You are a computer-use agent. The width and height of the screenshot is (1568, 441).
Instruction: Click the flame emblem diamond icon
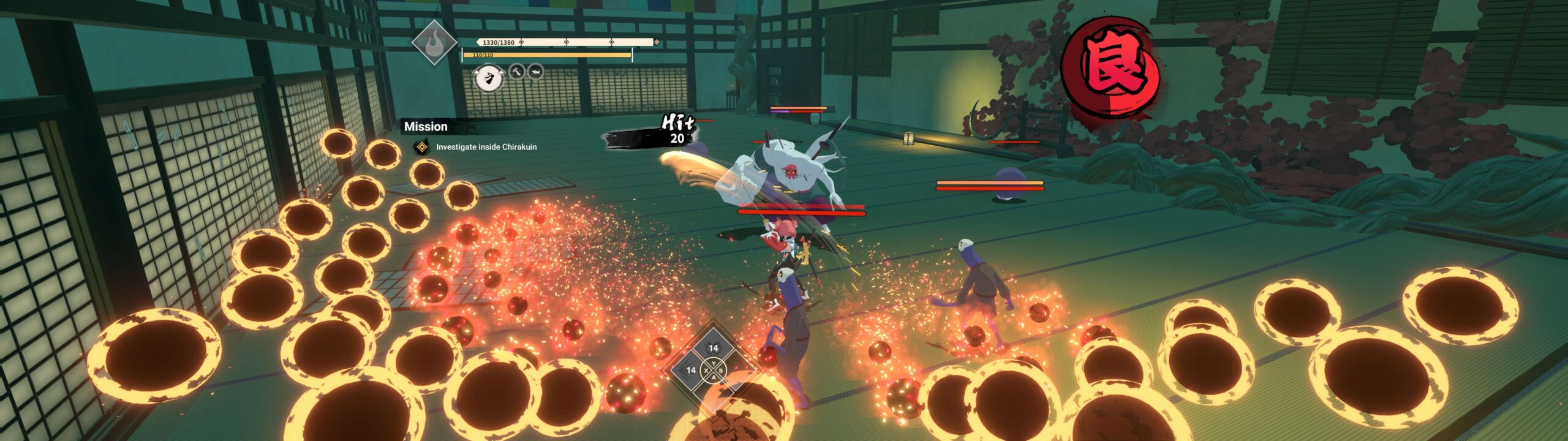pos(434,42)
